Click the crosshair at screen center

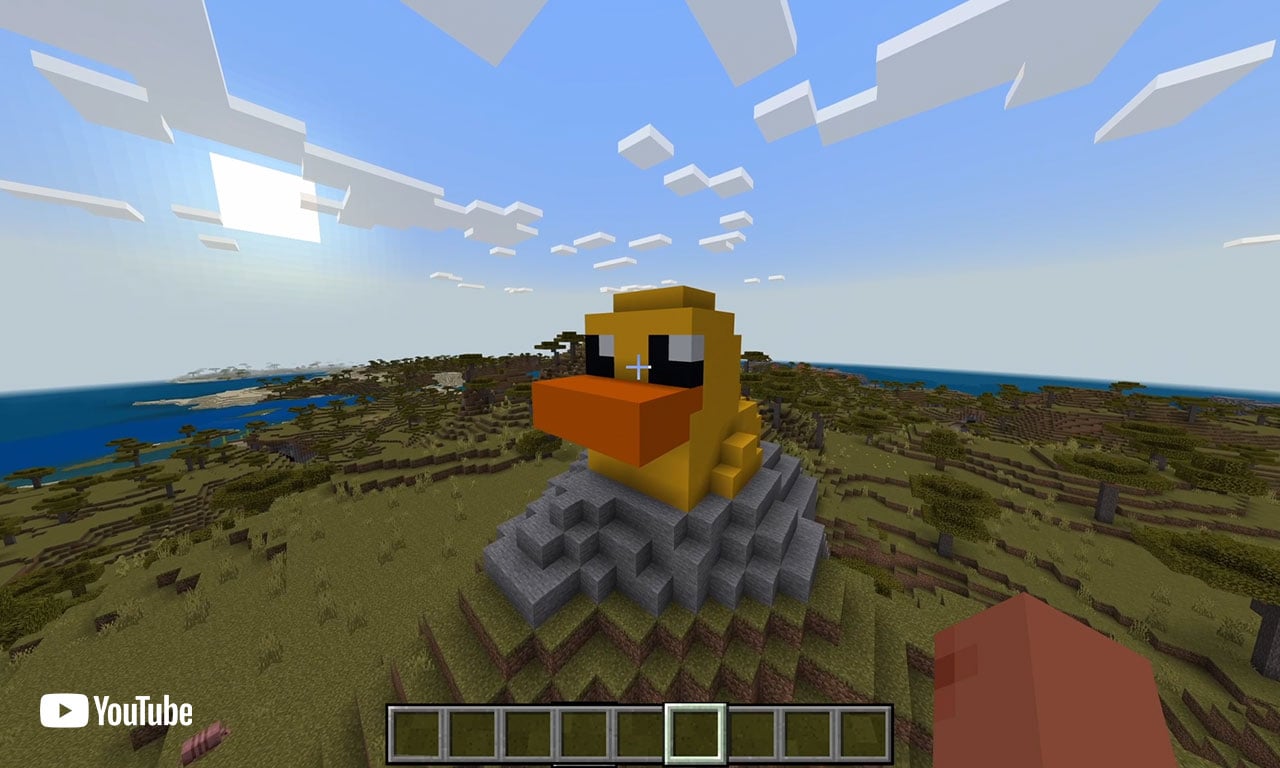tap(639, 368)
